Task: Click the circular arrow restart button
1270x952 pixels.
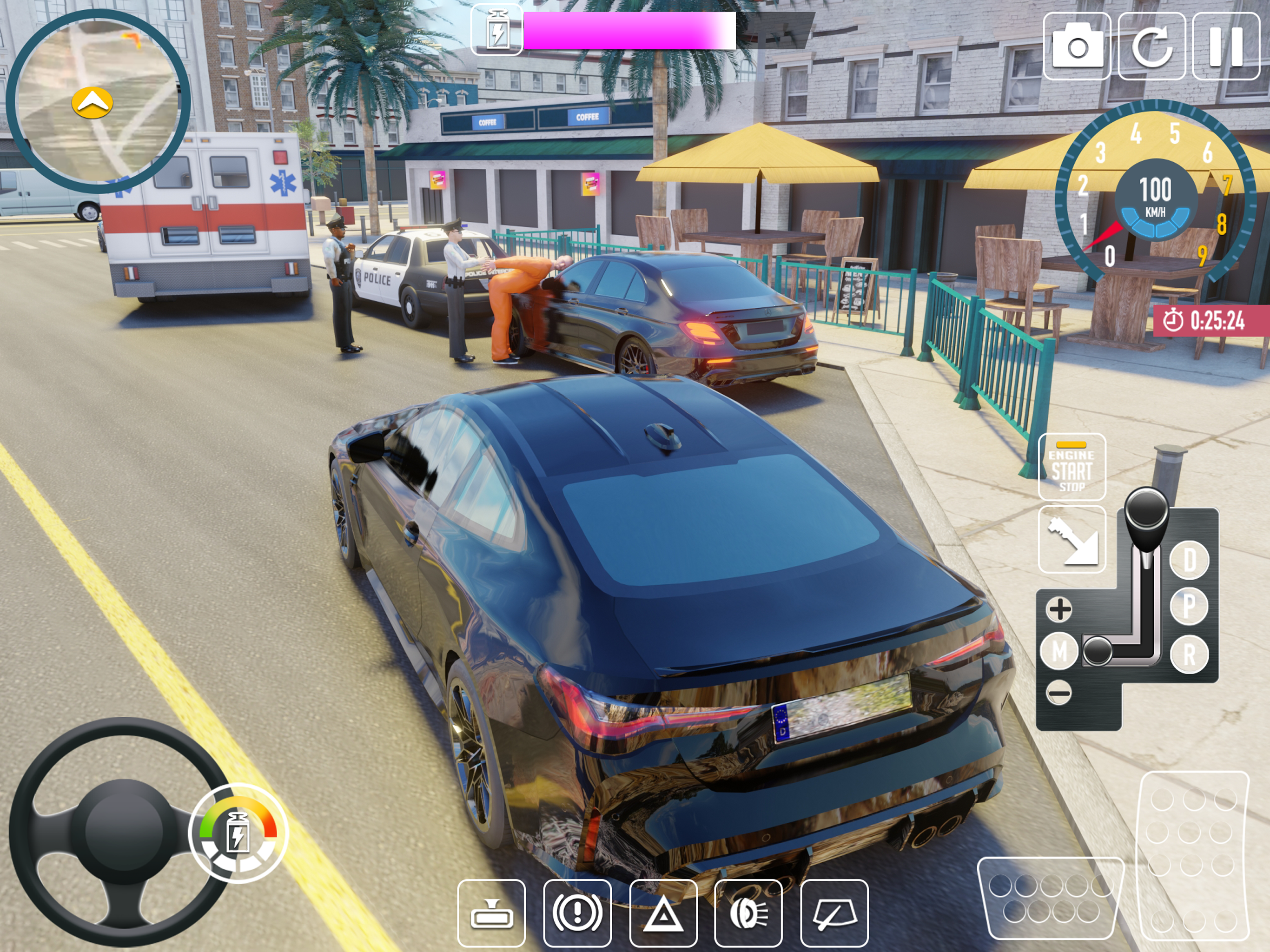Action: (x=1152, y=46)
